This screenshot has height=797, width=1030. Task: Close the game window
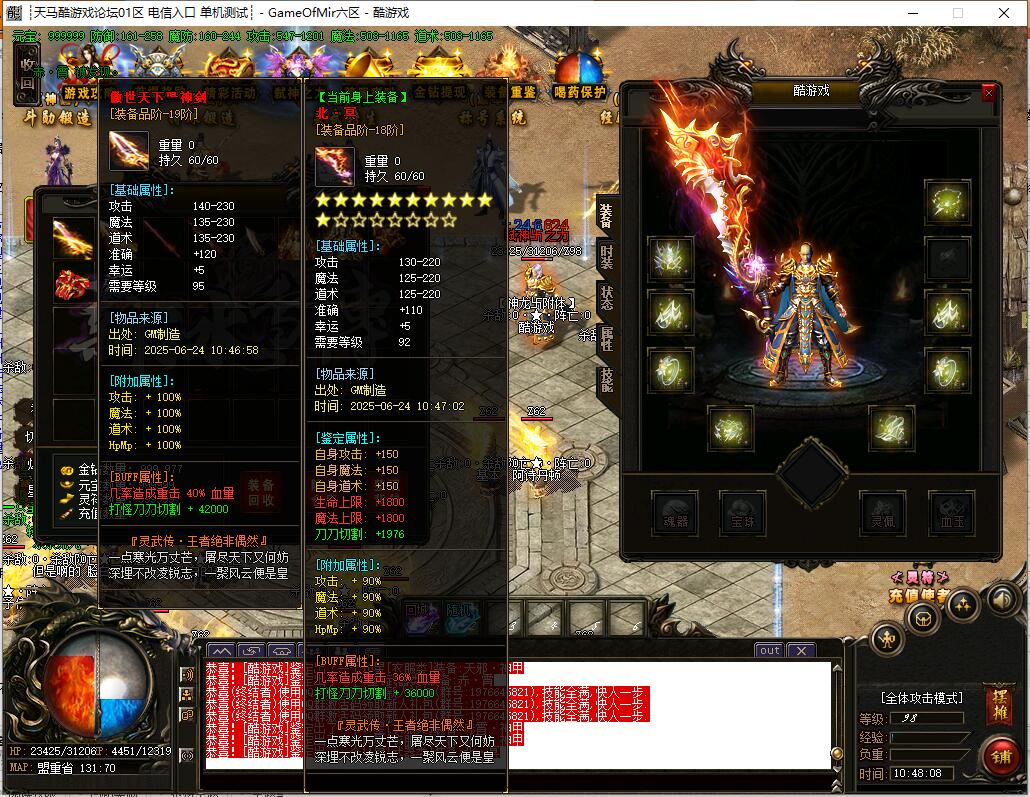pyautogui.click(x=1003, y=13)
